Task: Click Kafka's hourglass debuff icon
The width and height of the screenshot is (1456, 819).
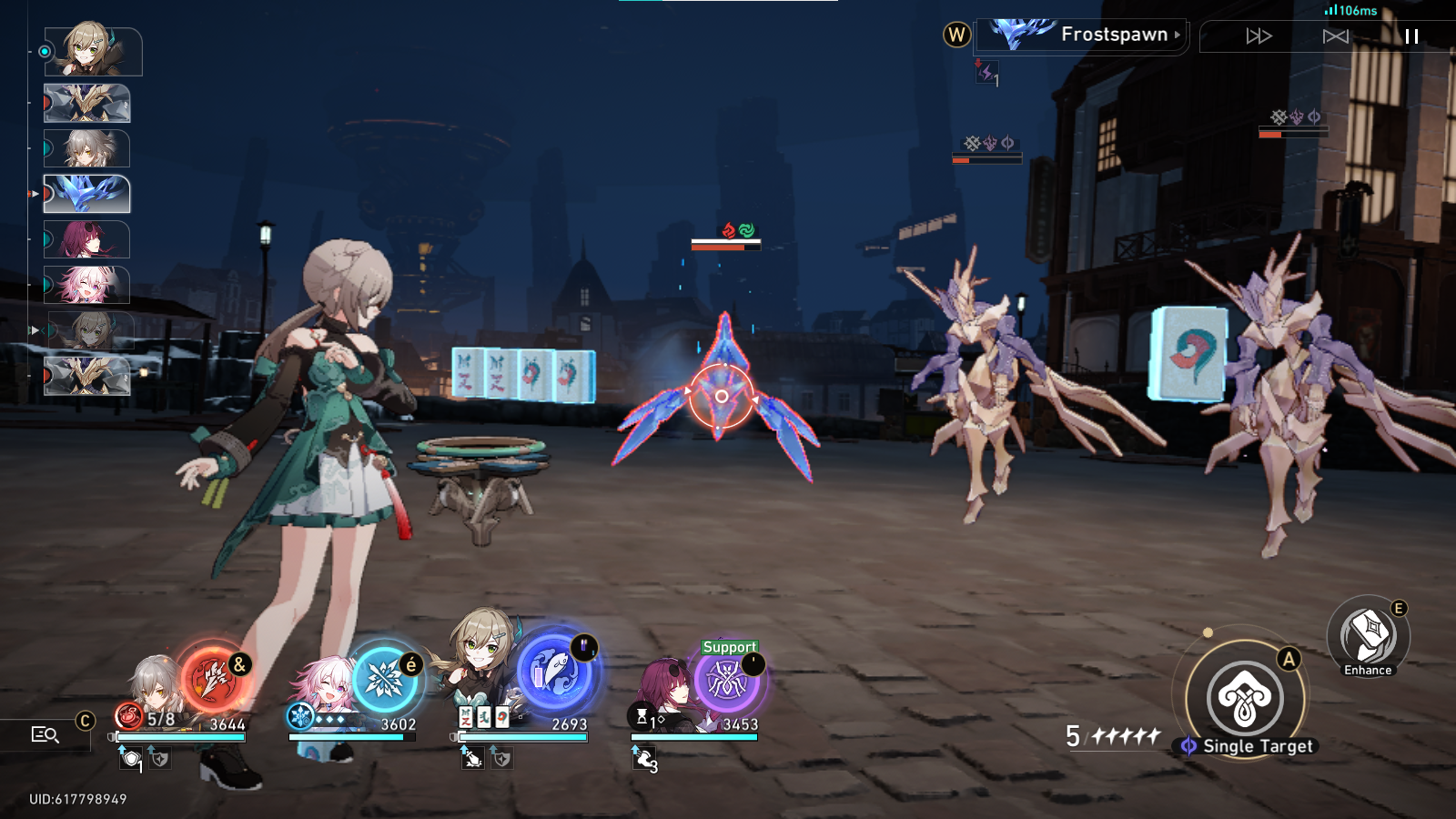Action: (643, 717)
